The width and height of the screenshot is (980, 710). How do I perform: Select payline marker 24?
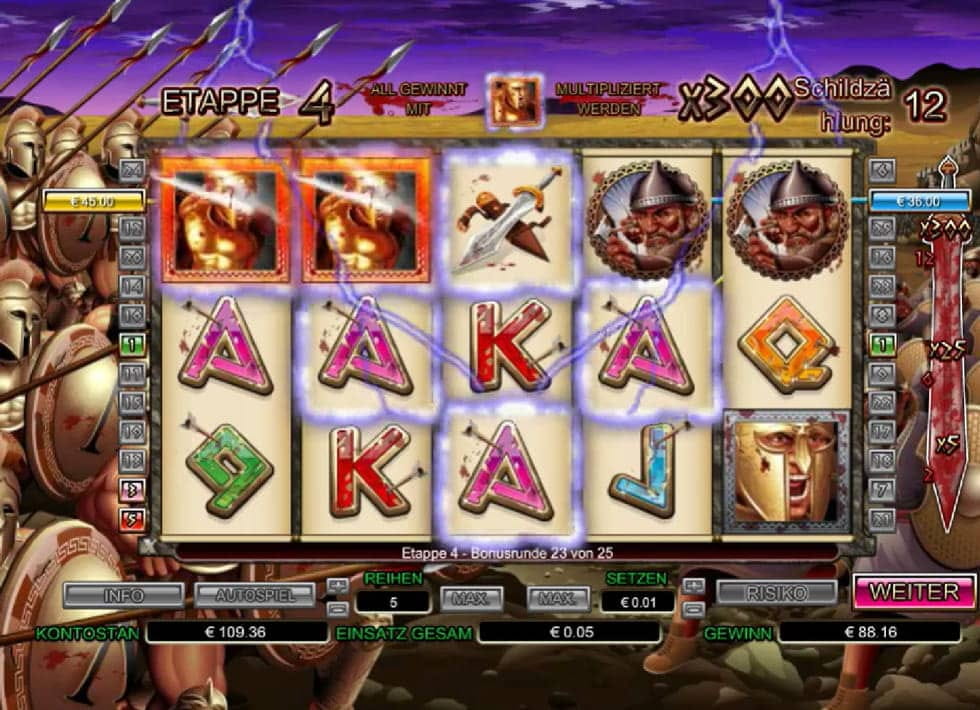tap(132, 171)
